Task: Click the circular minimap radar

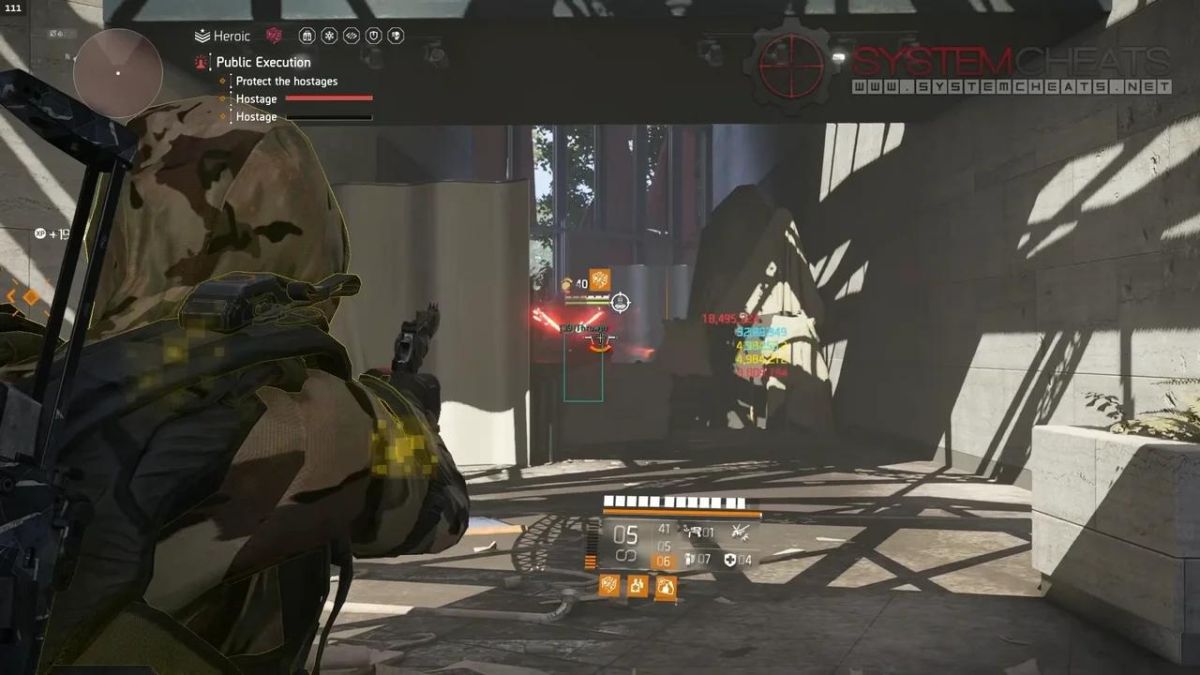Action: [118, 73]
